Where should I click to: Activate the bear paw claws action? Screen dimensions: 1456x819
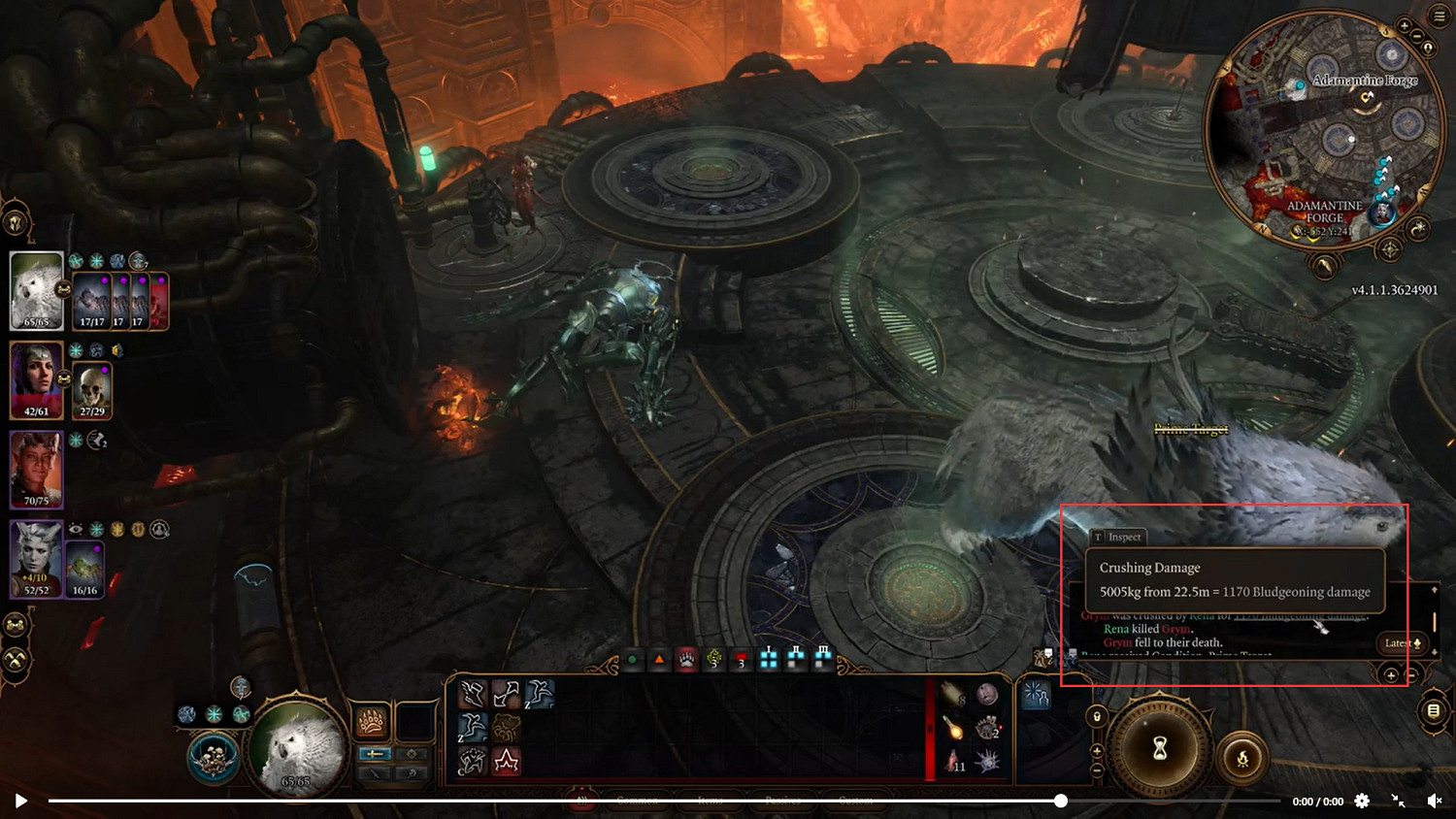372,721
